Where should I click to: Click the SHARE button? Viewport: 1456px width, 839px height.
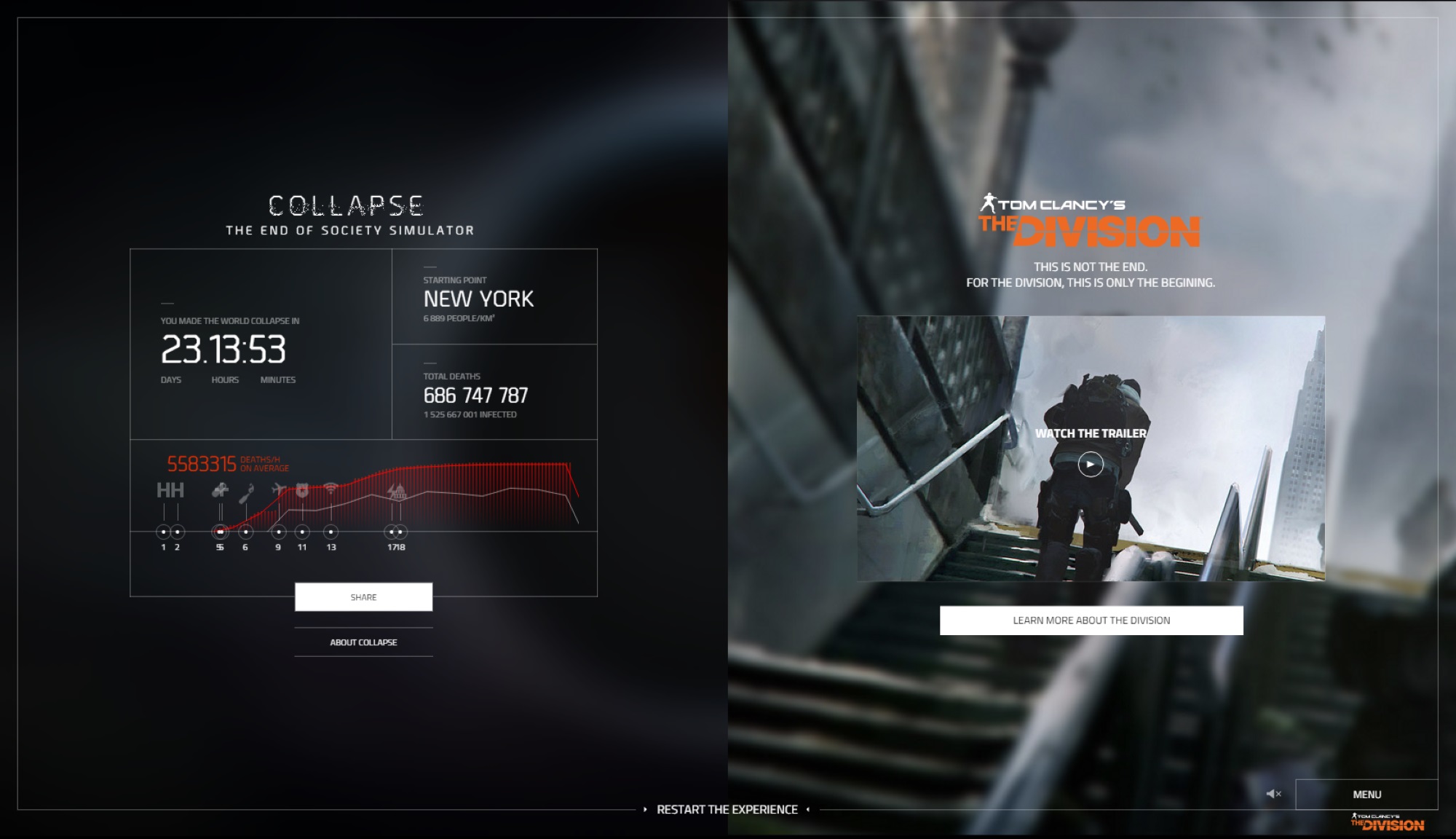coord(363,596)
